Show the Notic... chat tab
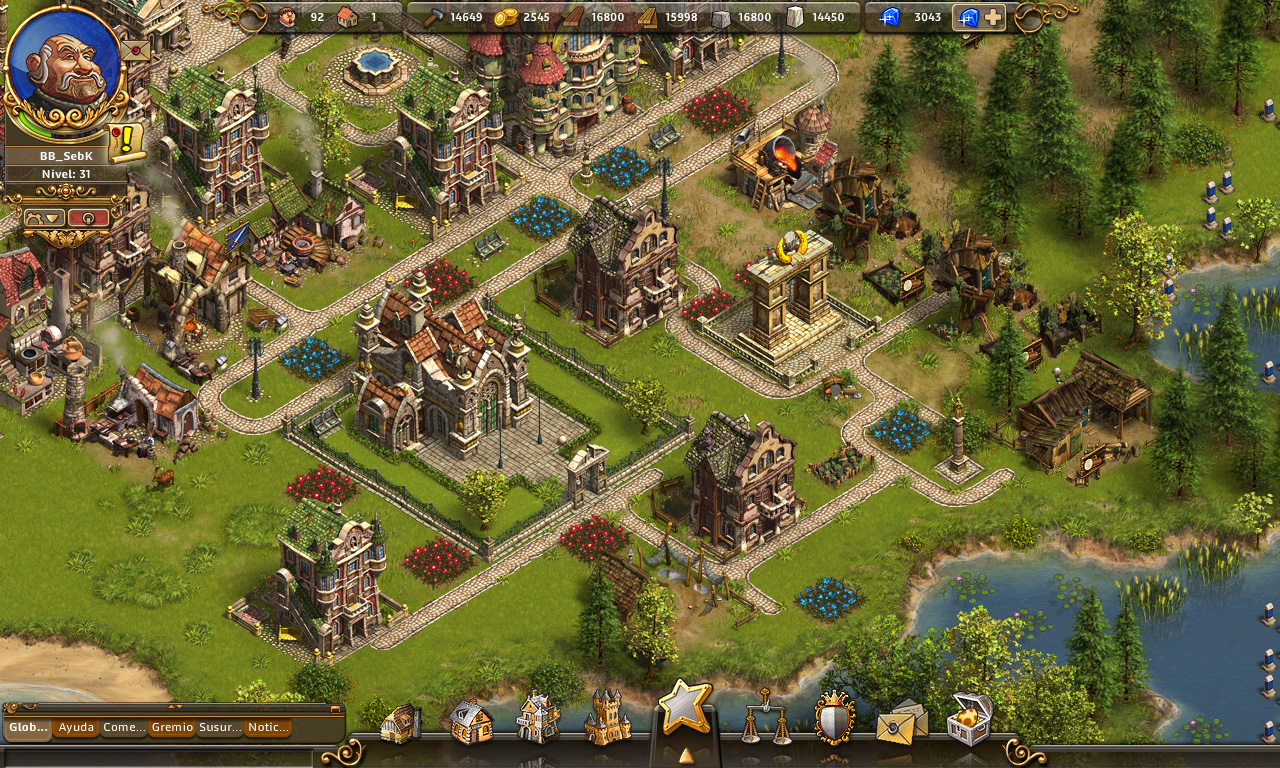 tap(267, 728)
